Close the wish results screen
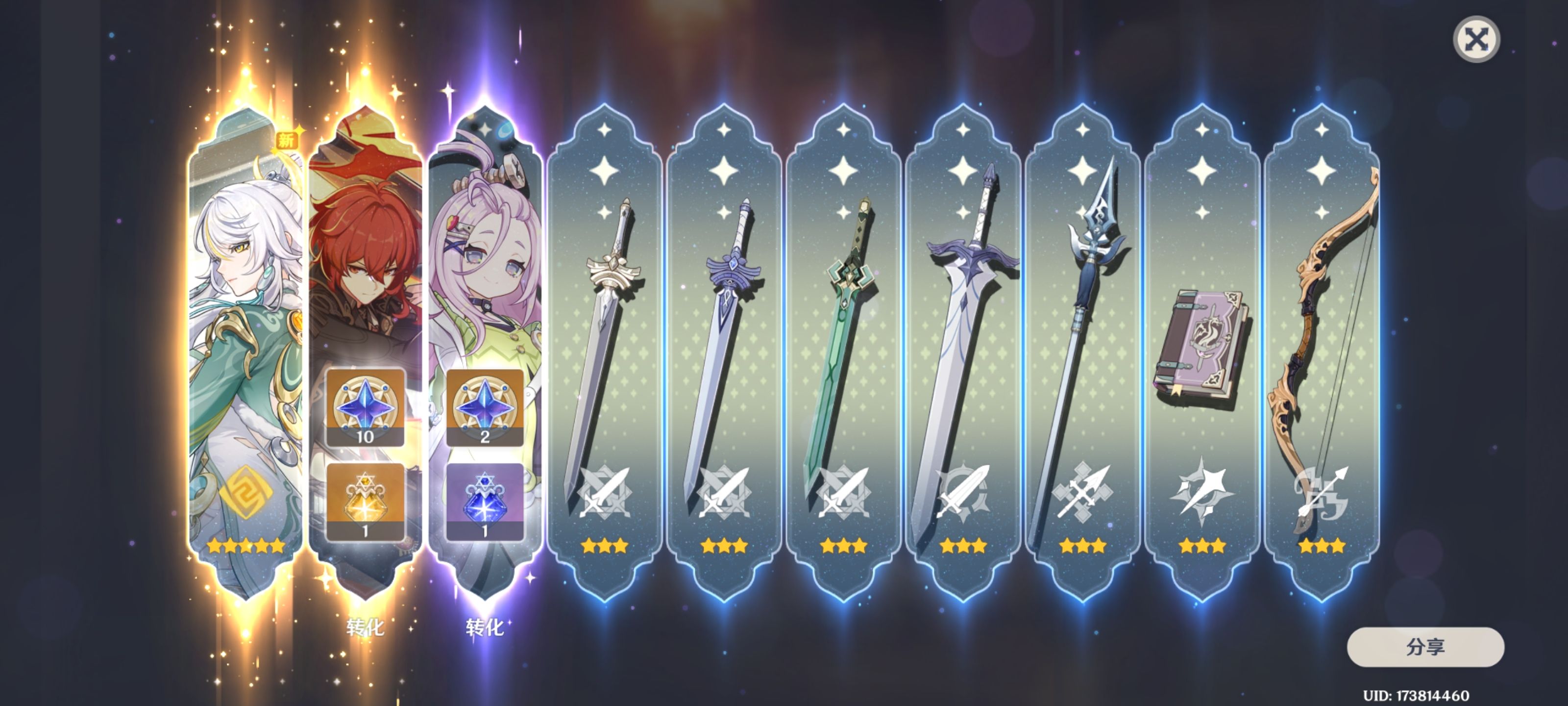 click(x=1476, y=40)
